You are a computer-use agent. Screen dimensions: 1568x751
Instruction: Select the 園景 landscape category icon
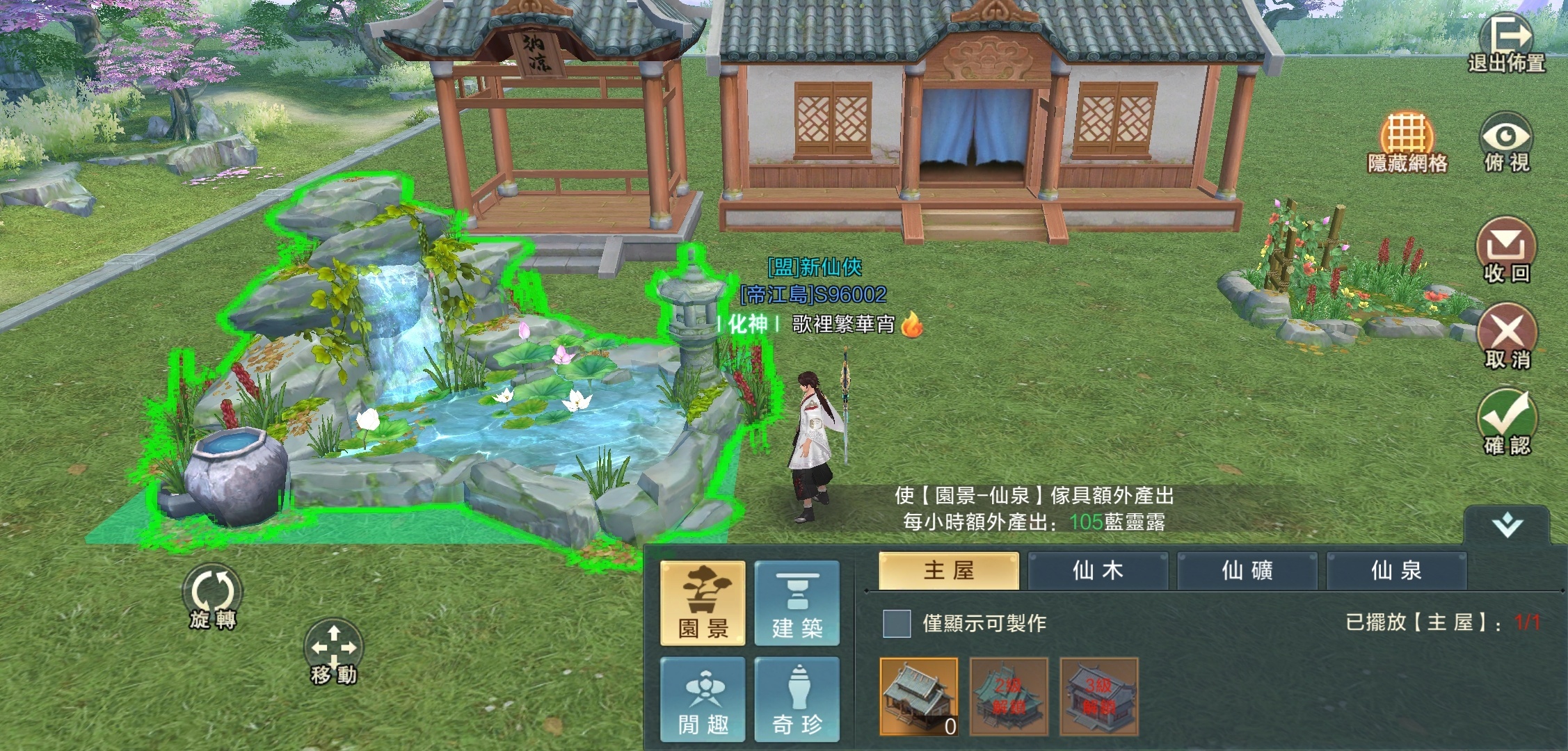tap(702, 604)
